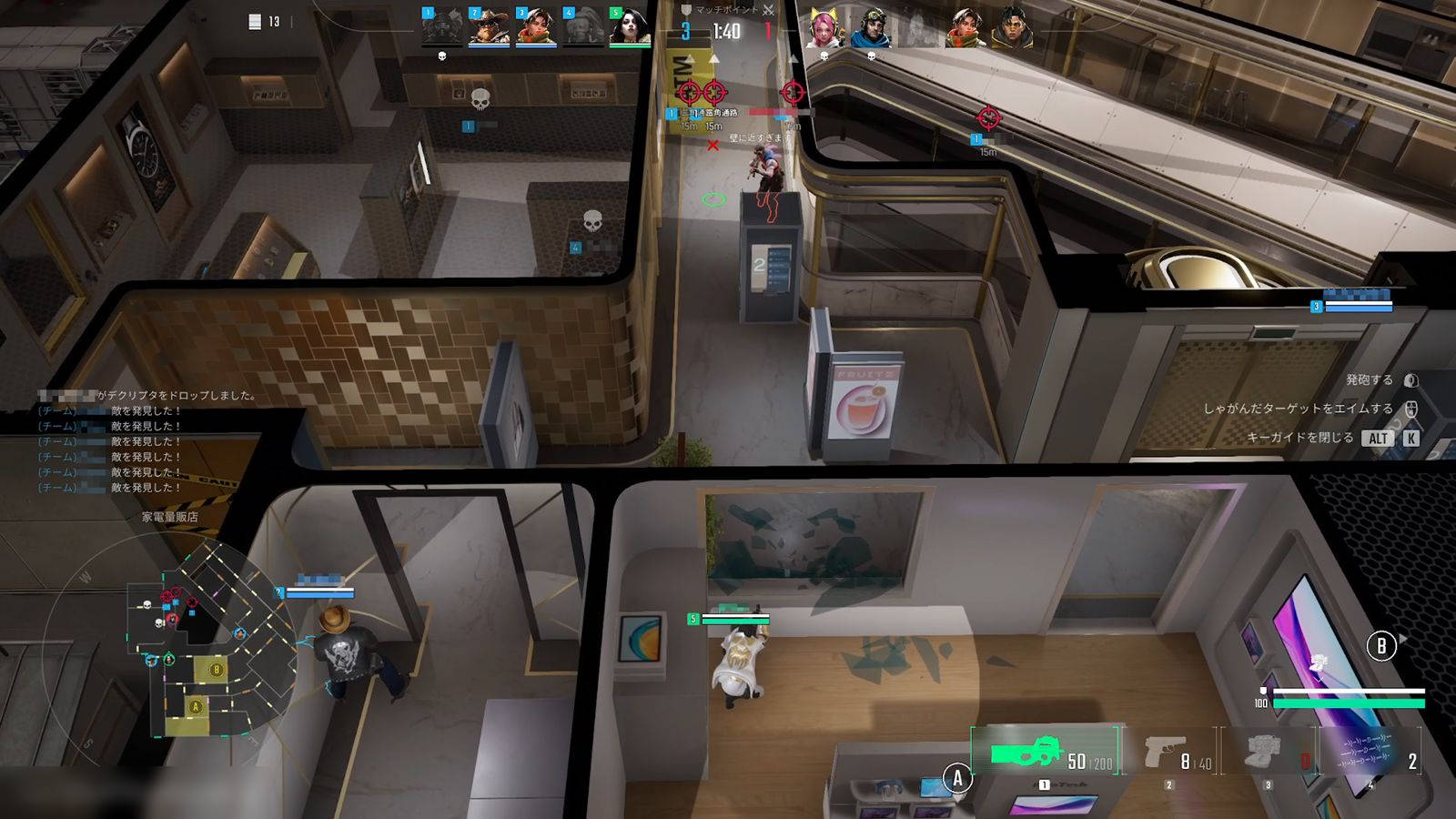
Task: Click the greyed-out masked teammate portrait numbered 1
Action: point(441,27)
